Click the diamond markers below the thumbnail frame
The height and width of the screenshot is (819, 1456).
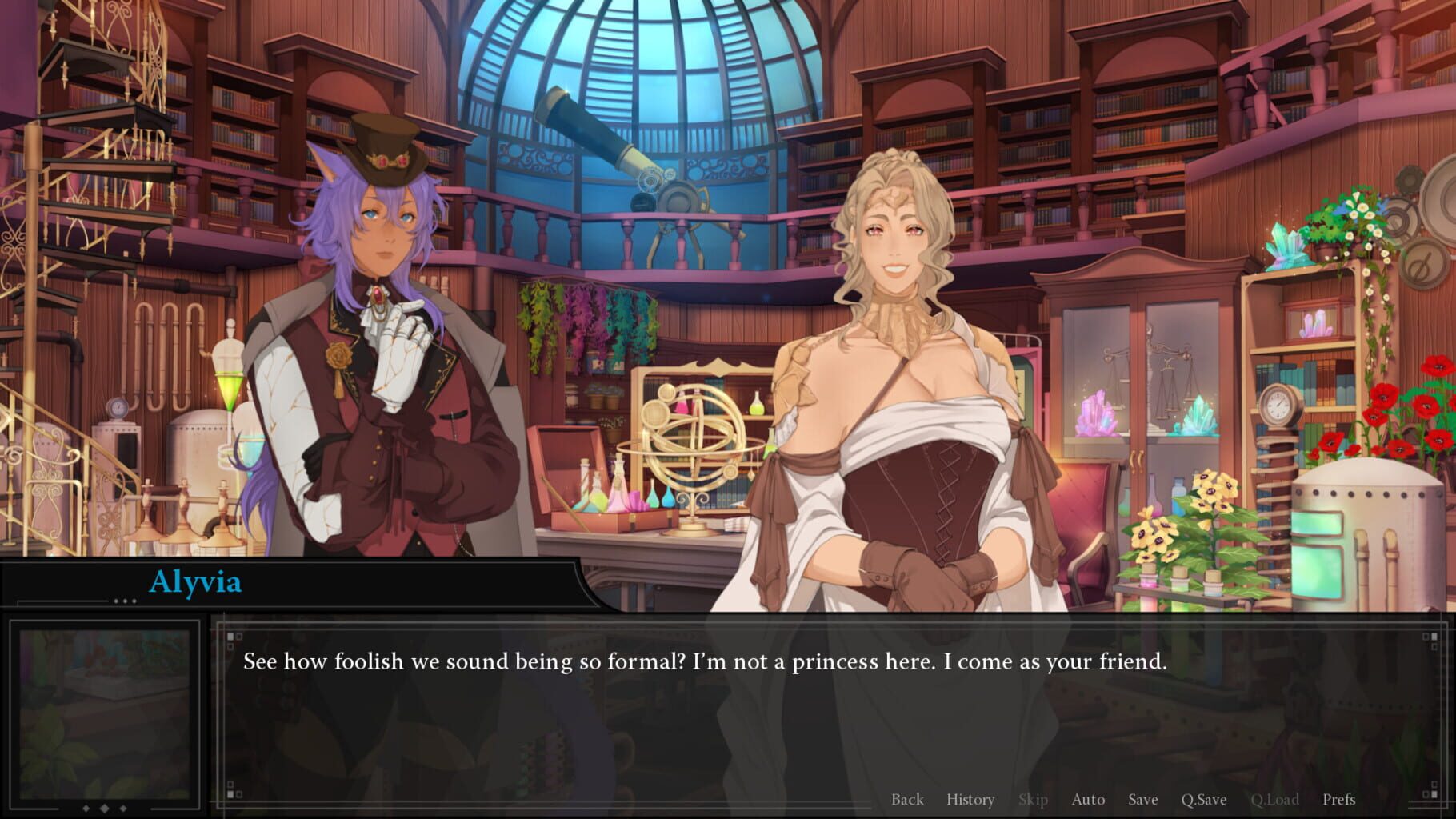(x=102, y=808)
